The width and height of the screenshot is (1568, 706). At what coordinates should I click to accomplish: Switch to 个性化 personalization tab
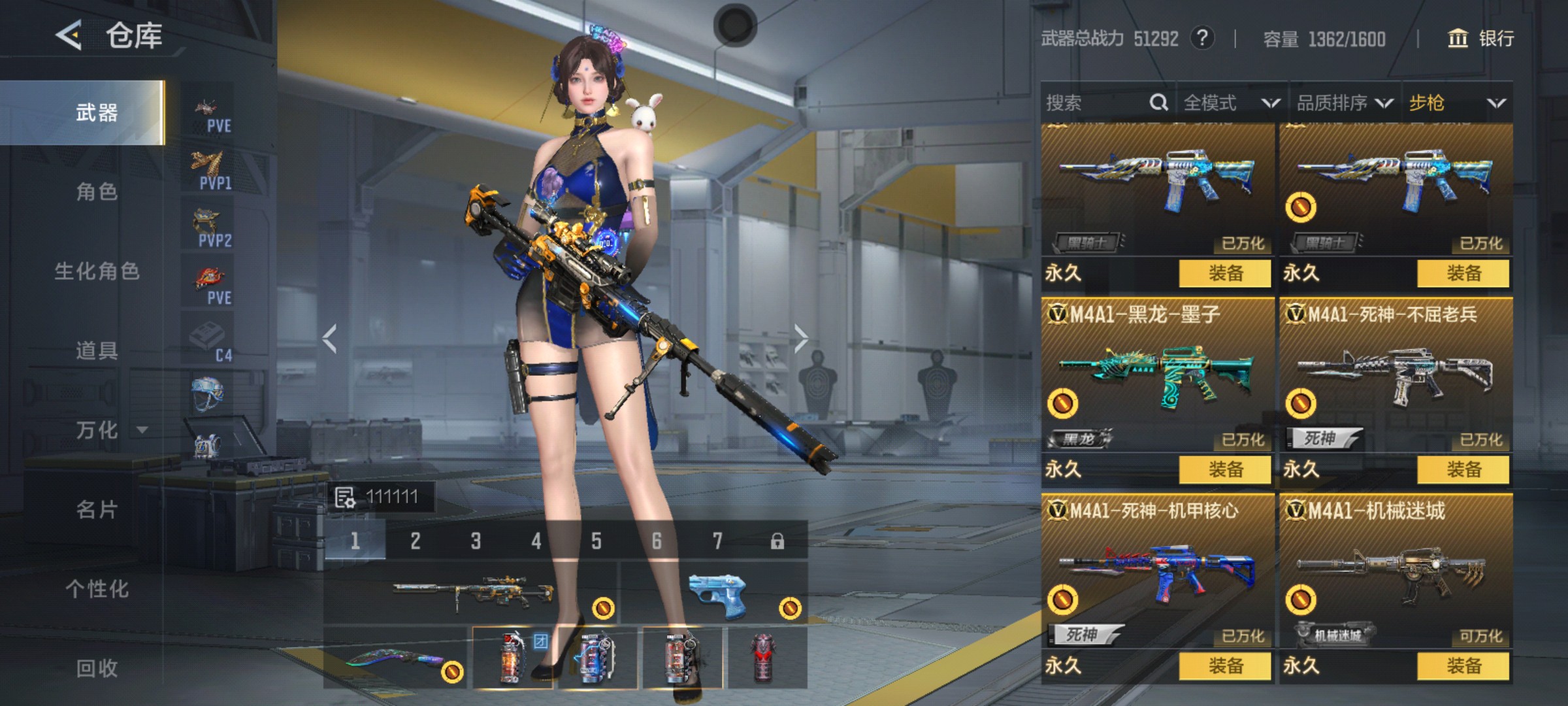click(97, 589)
